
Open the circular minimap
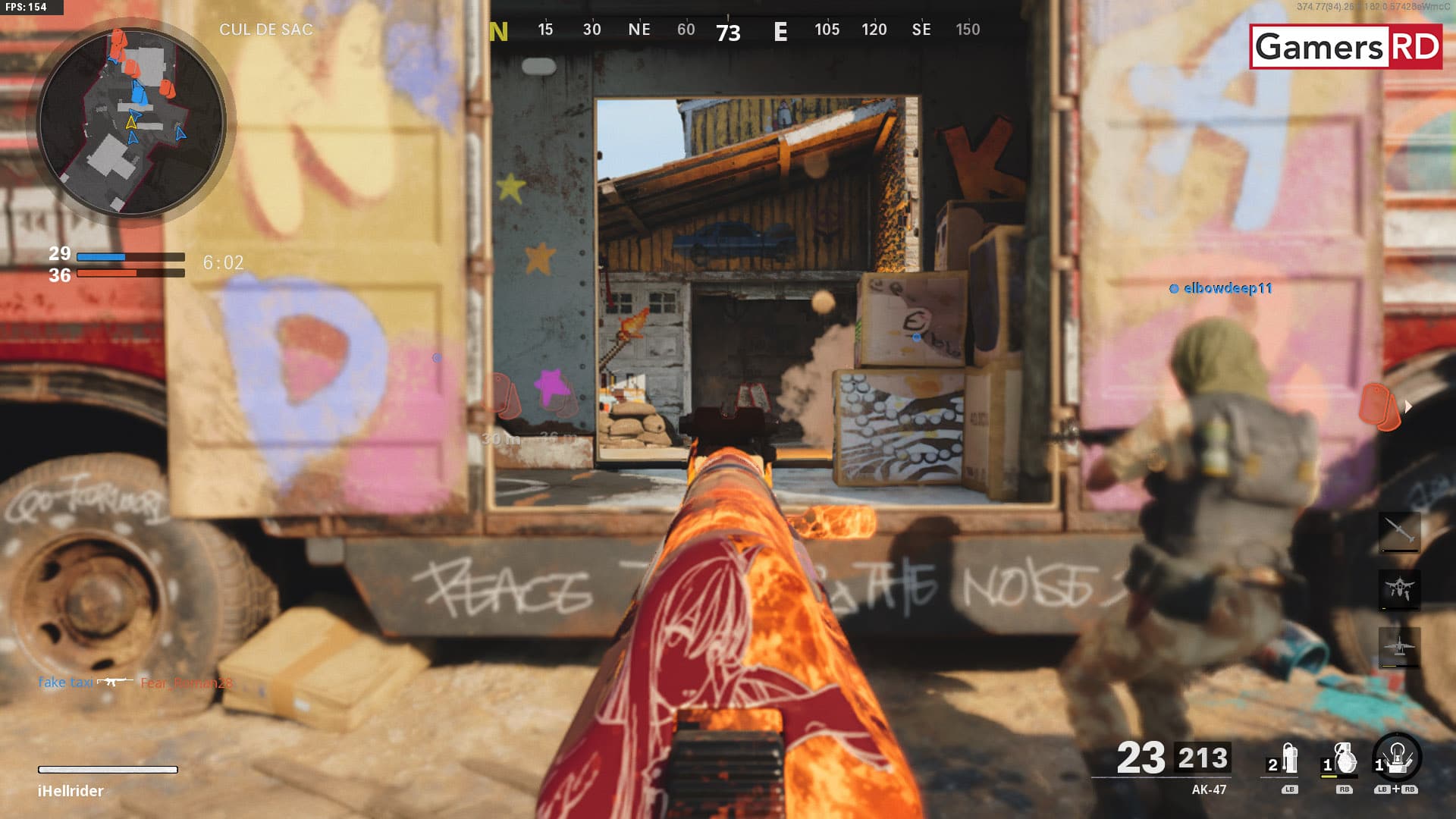click(x=131, y=121)
